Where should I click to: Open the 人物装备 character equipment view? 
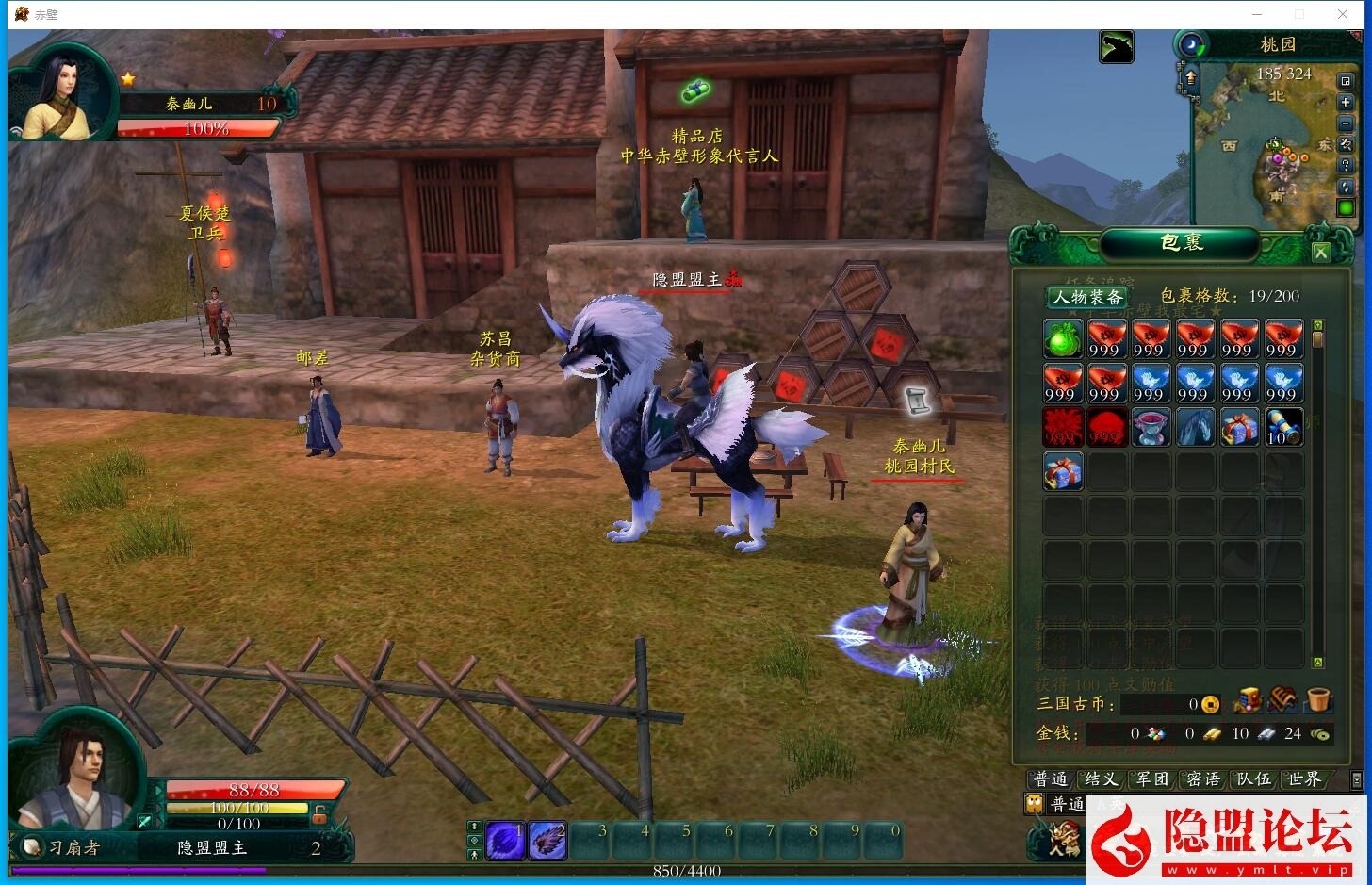pos(1087,297)
